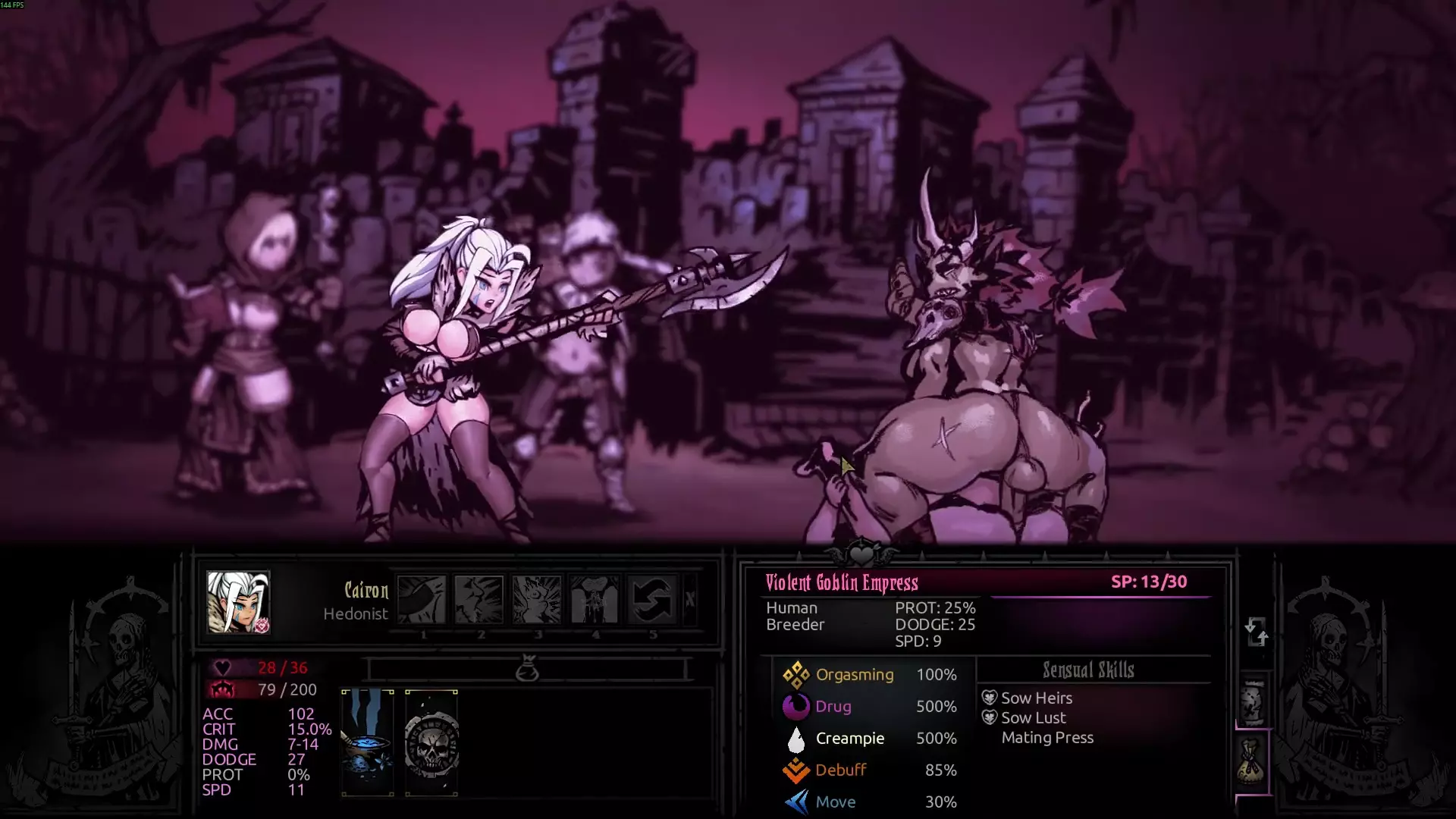
Task: Click the Move resistance row
Action: [x=869, y=802]
